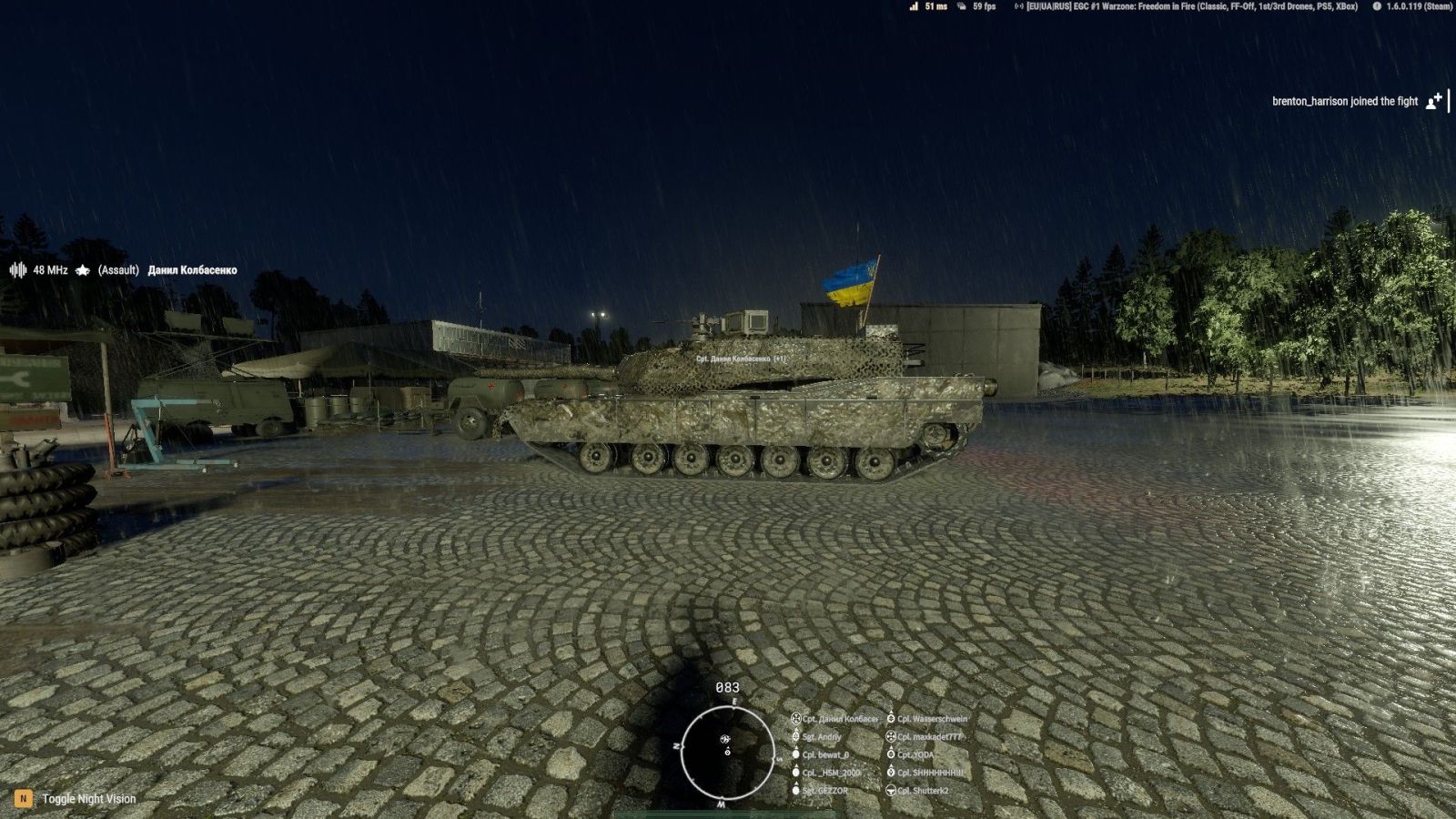This screenshot has width=1456, height=819.
Task: Select Cpl. Wasserschwein squad entry
Action: (931, 719)
